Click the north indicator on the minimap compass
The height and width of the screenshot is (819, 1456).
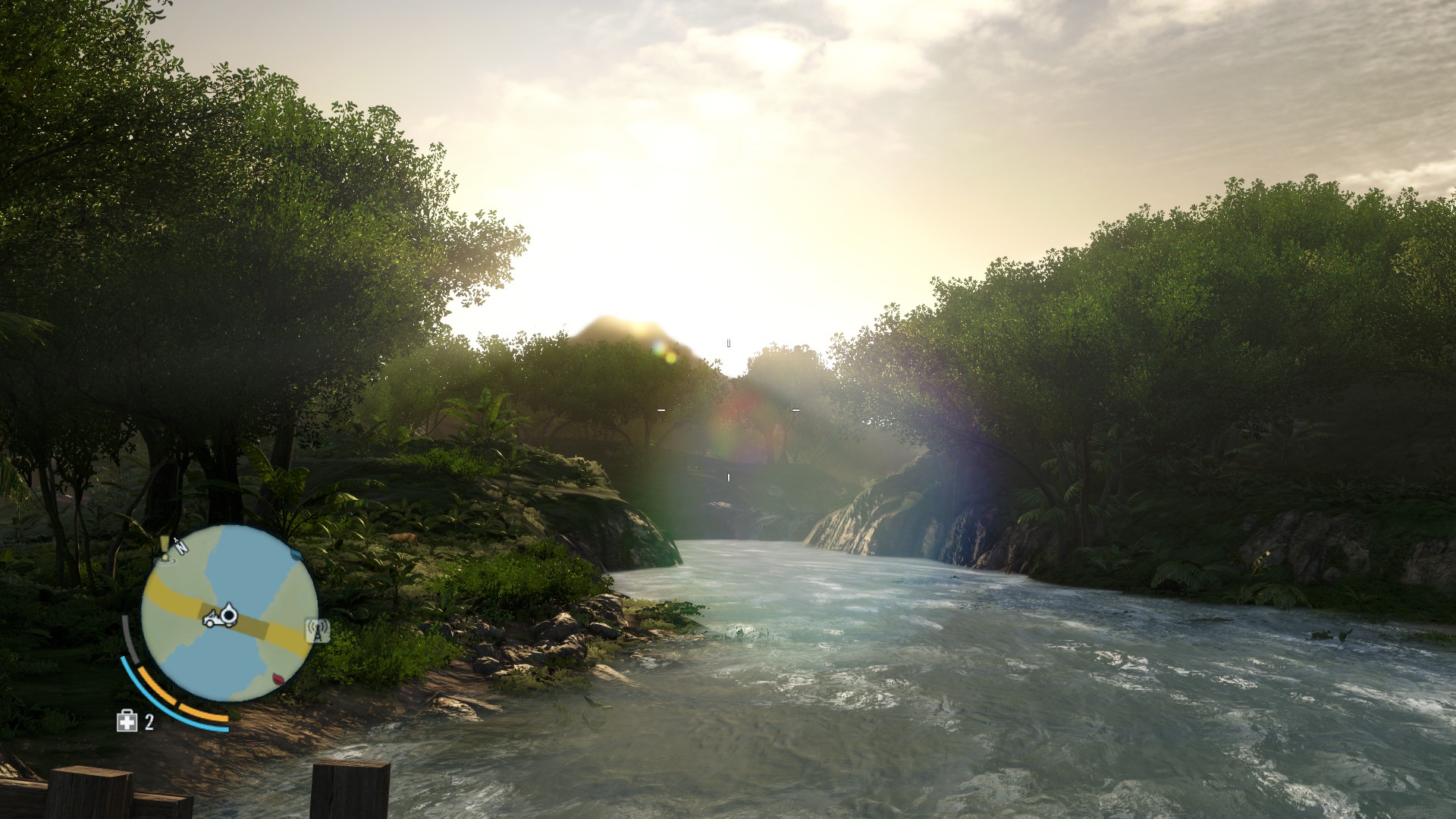click(x=180, y=547)
